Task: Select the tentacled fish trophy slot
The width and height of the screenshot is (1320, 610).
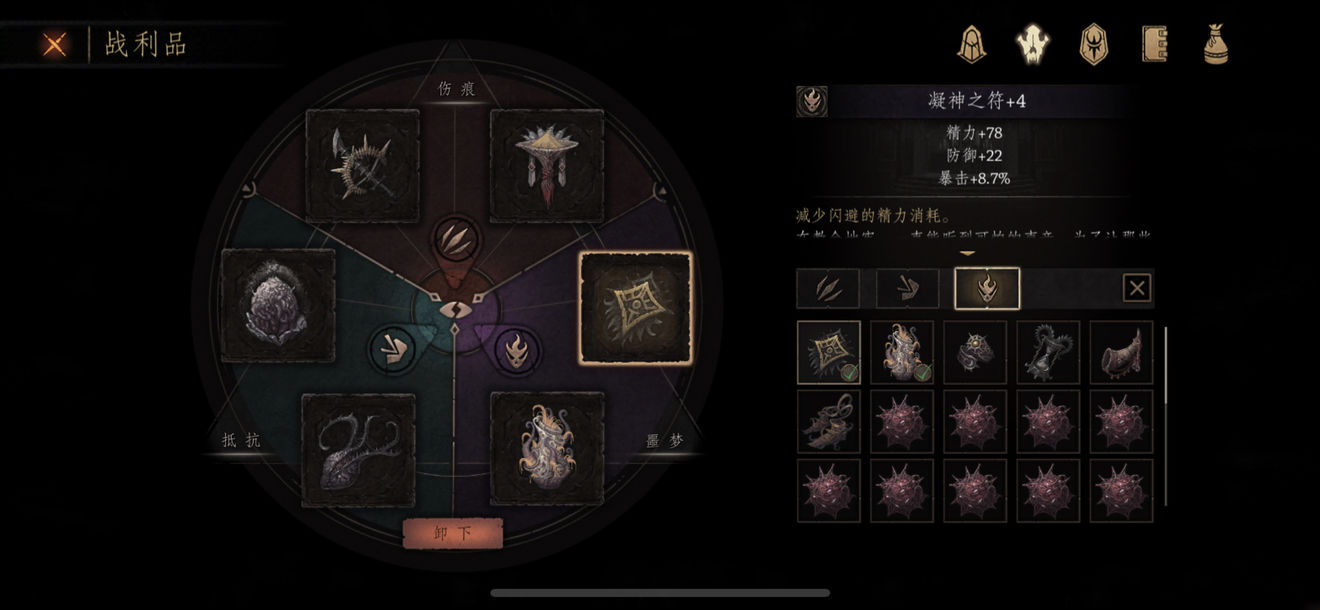Action: (358, 450)
